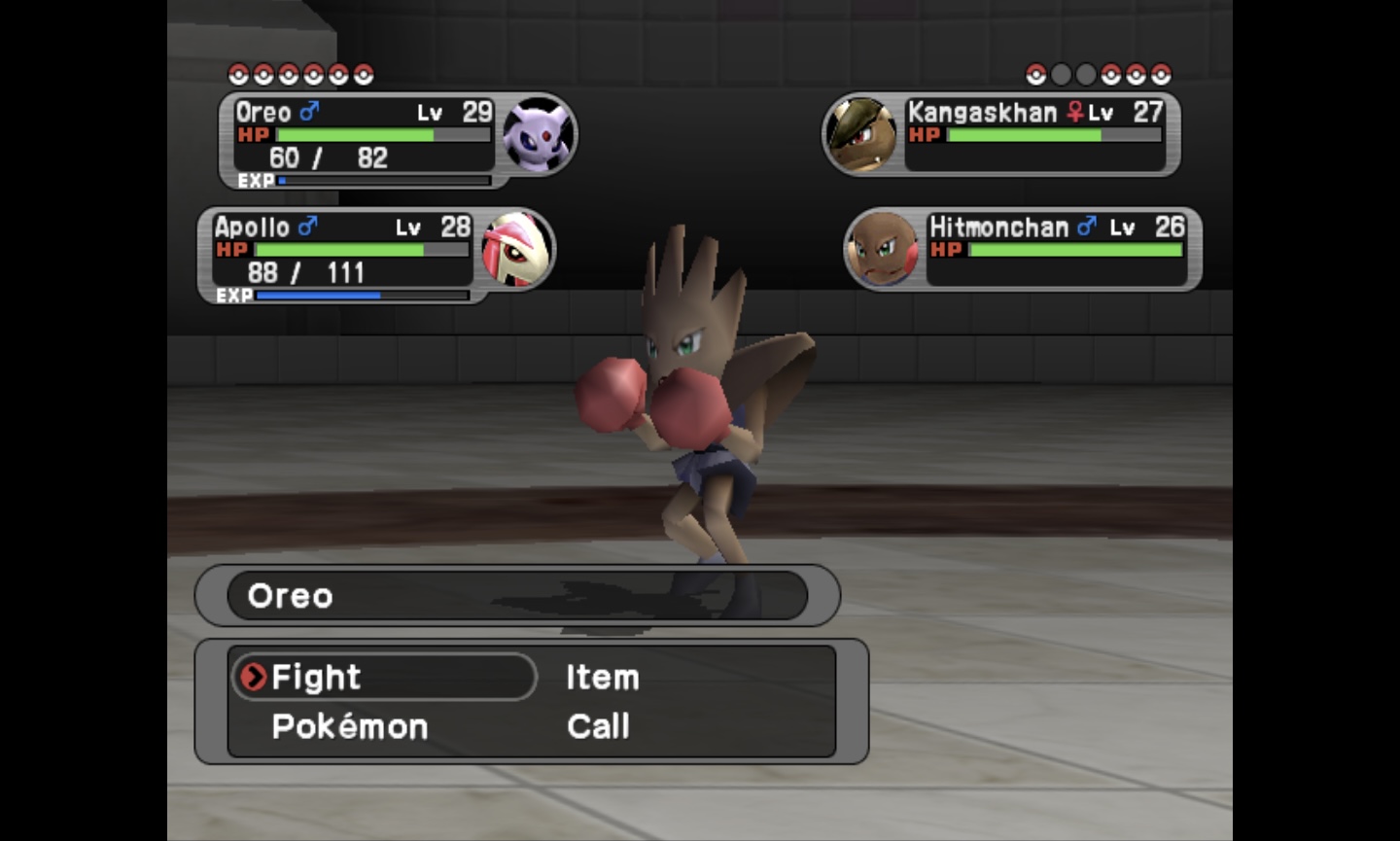Choose the Pokémon switch option
The height and width of the screenshot is (841, 1400).
point(349,726)
